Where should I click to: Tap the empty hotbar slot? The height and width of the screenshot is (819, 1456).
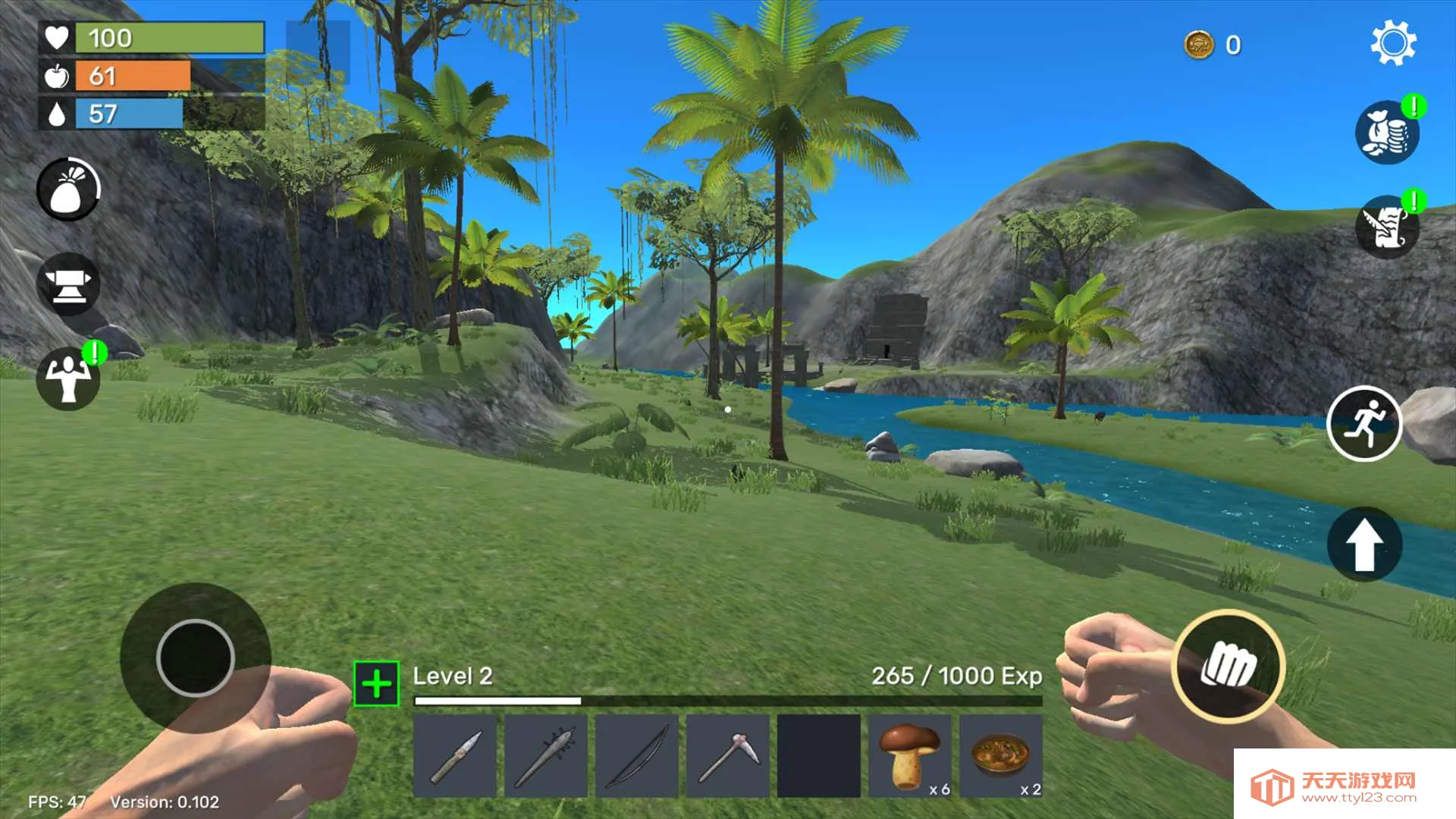pyautogui.click(x=819, y=755)
